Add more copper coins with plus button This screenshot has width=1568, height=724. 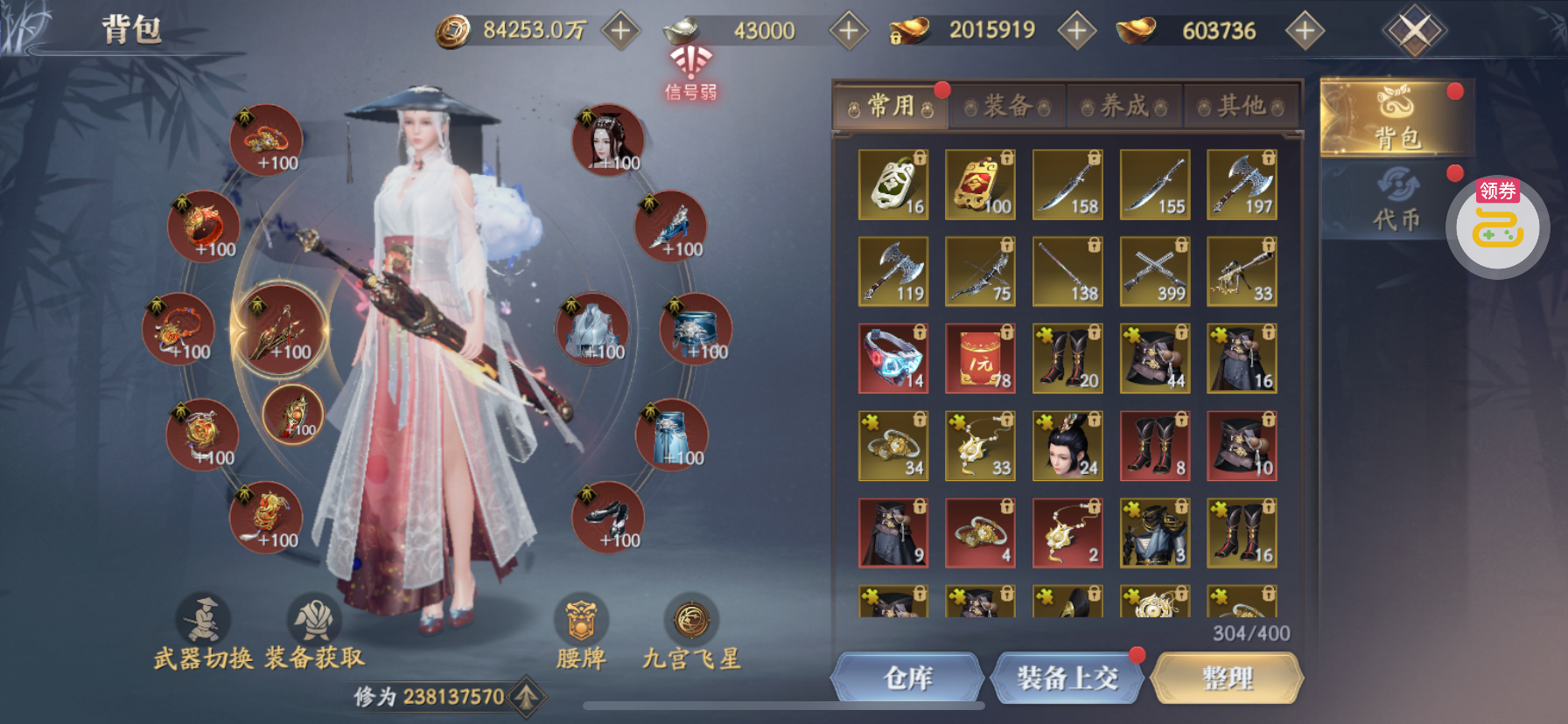pyautogui.click(x=620, y=31)
